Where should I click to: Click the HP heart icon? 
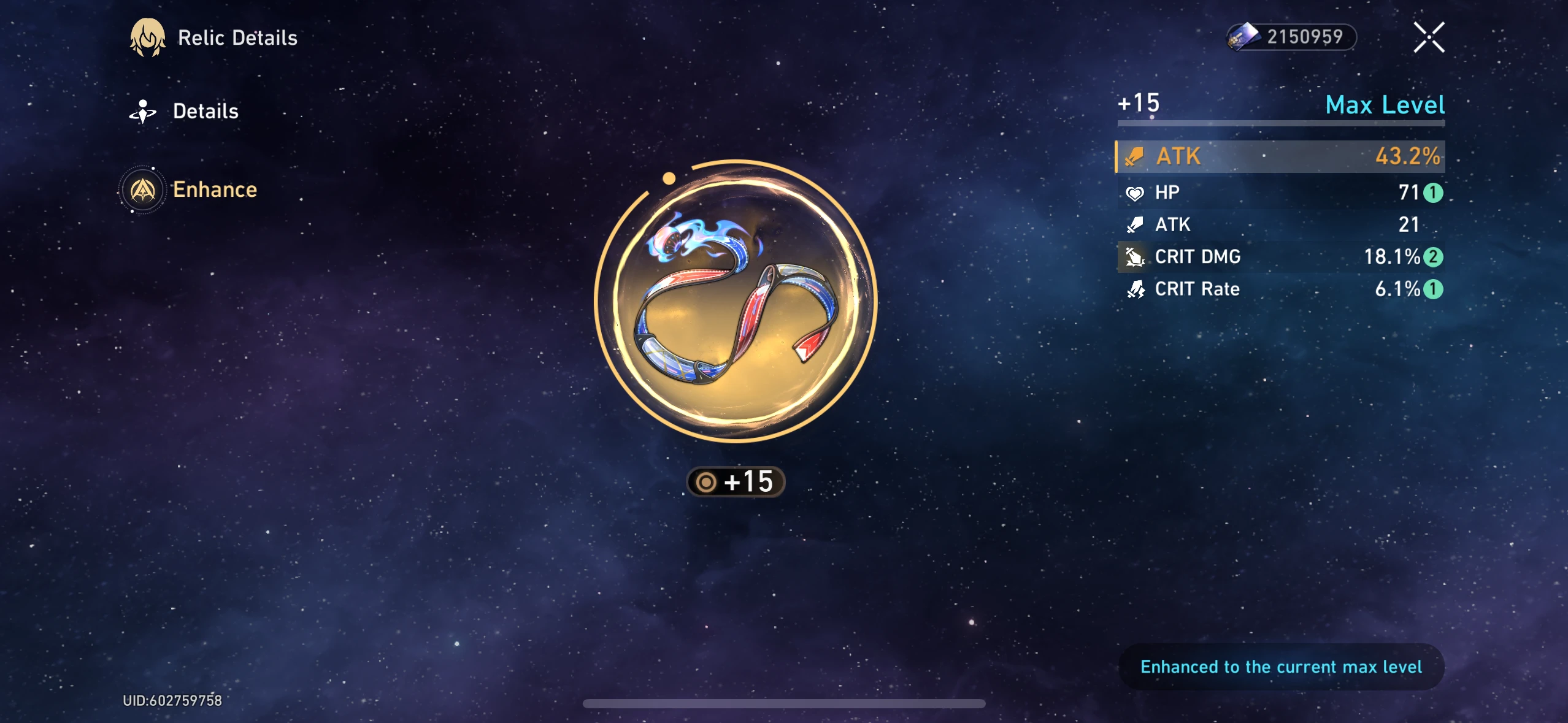point(1136,193)
